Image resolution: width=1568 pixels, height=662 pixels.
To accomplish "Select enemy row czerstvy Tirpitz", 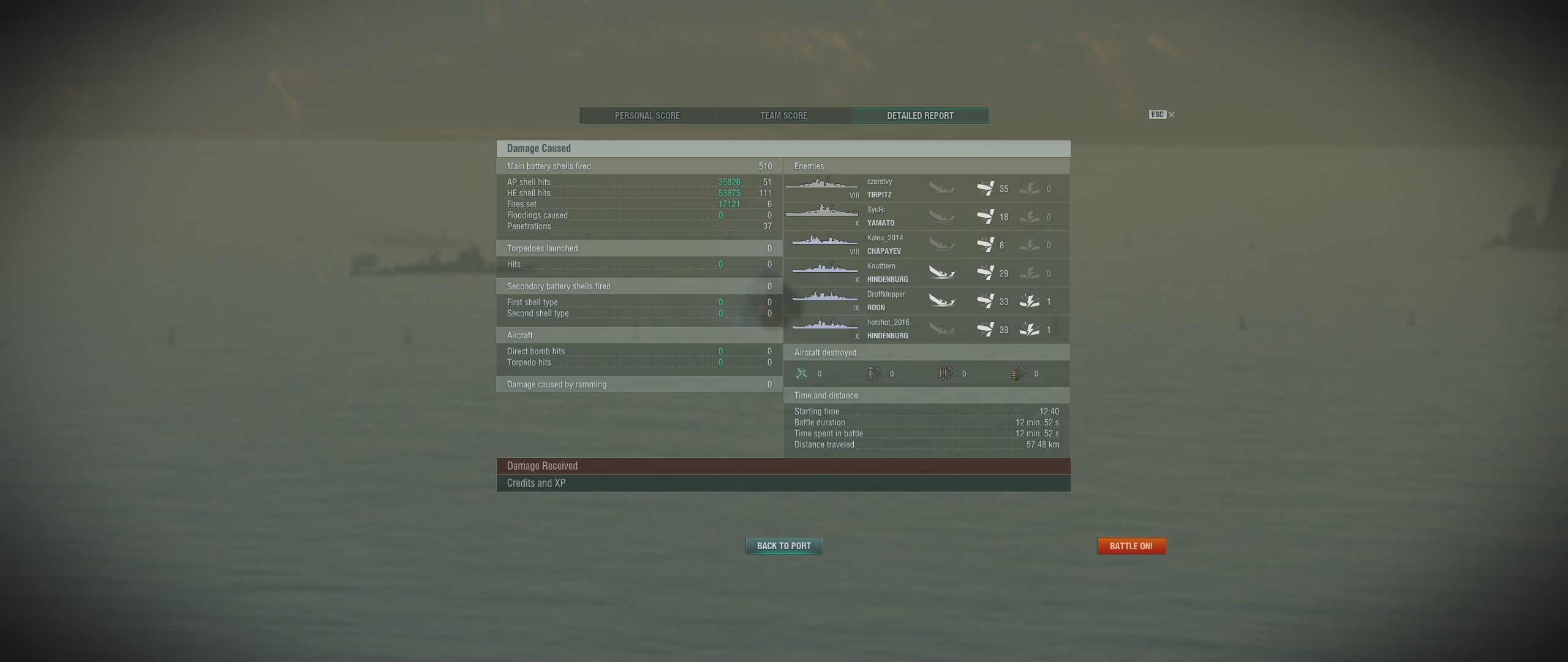I will pyautogui.click(x=926, y=189).
